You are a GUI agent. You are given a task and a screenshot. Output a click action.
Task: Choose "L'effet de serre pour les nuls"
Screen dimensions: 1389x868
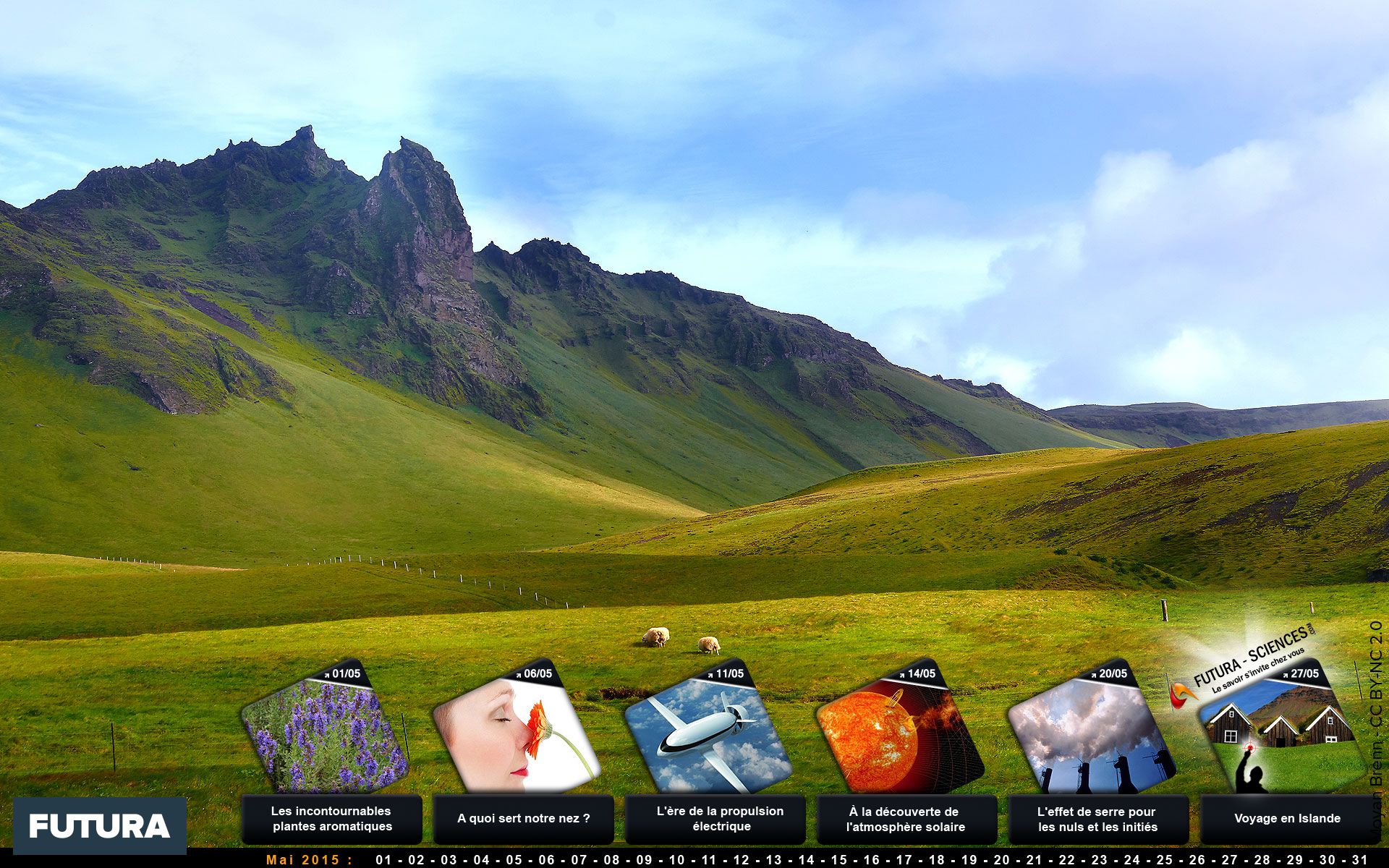coord(1098,819)
